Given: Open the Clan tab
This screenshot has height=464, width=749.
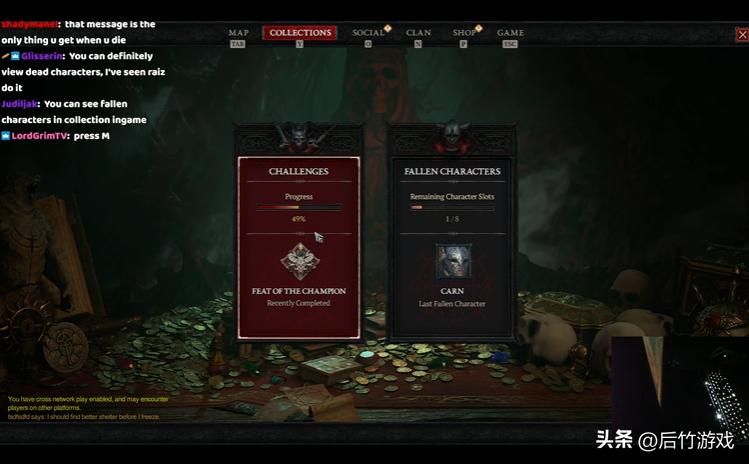Looking at the screenshot, I should pyautogui.click(x=418, y=33).
